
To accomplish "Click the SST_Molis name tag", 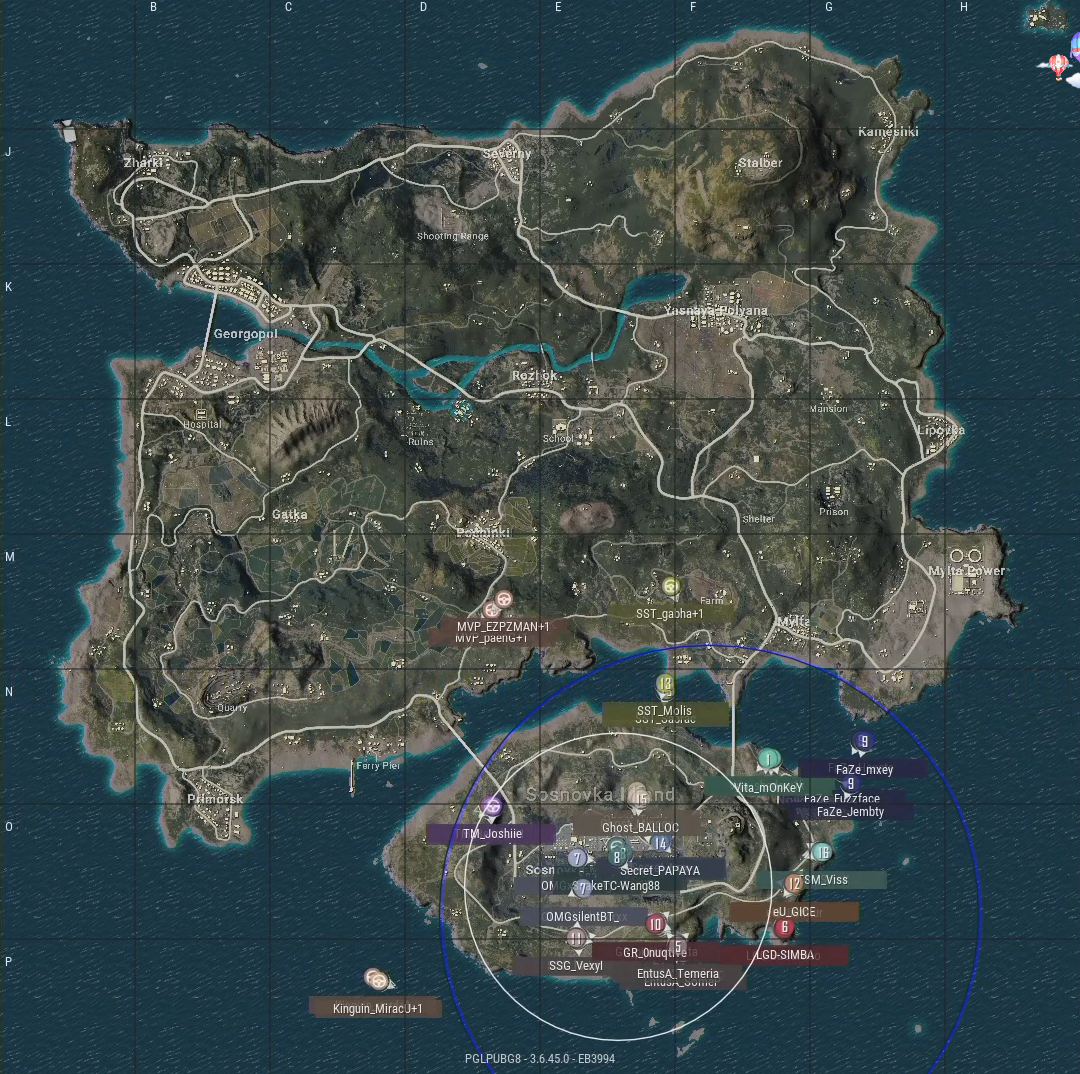I will point(664,710).
